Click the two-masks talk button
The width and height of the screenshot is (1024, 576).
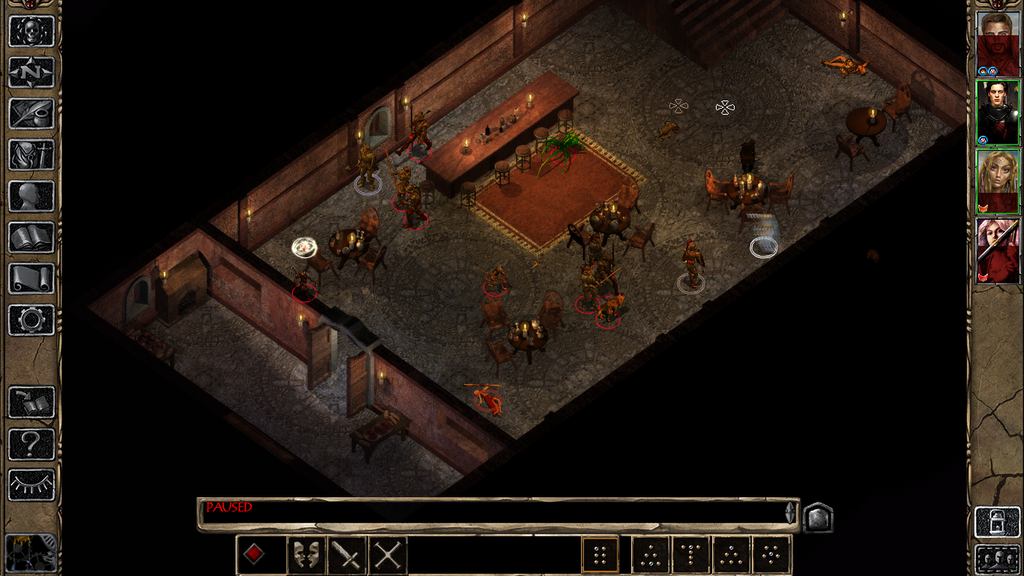click(x=306, y=554)
